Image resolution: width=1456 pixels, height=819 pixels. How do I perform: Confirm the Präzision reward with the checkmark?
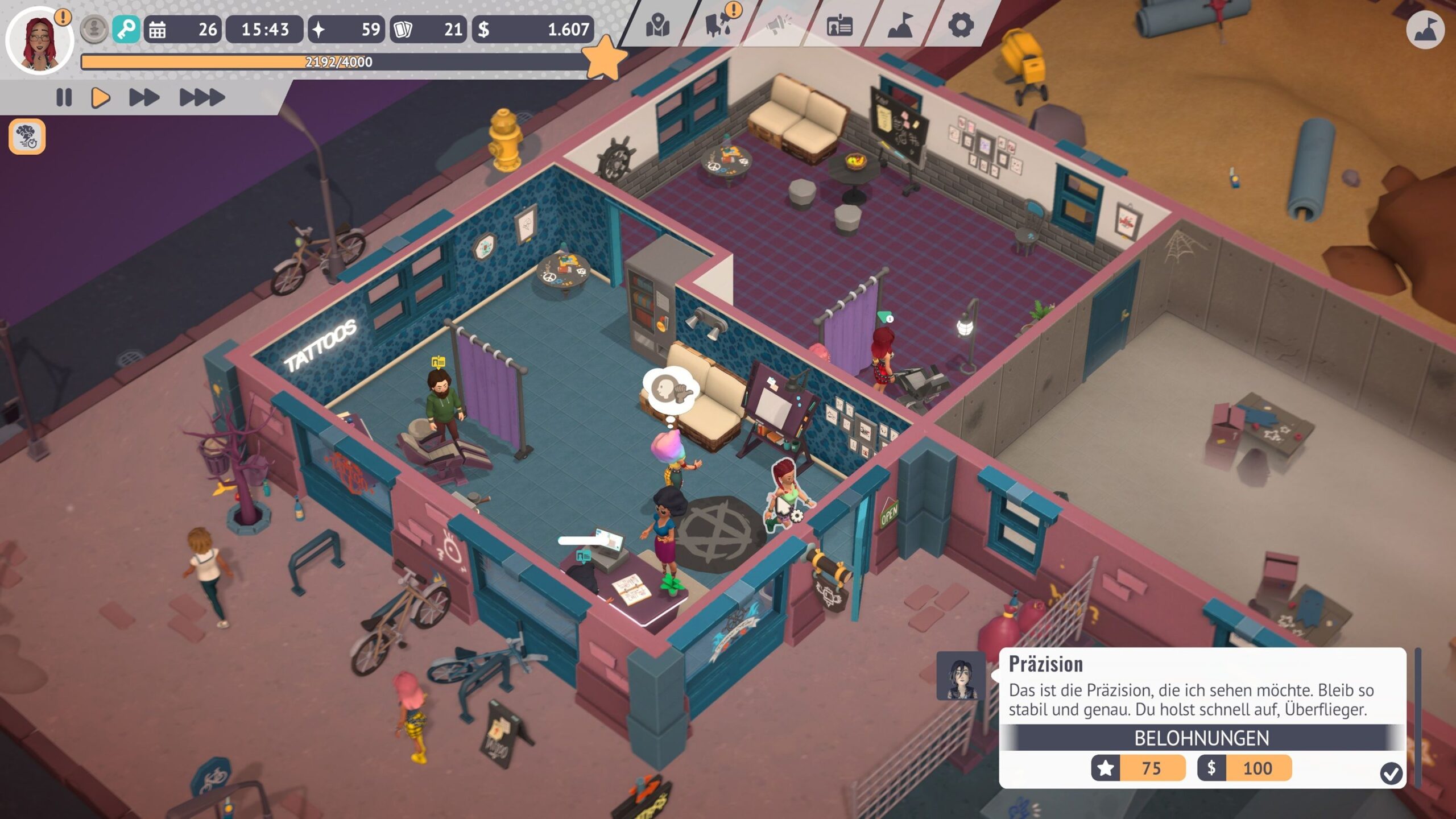pos(1391,773)
